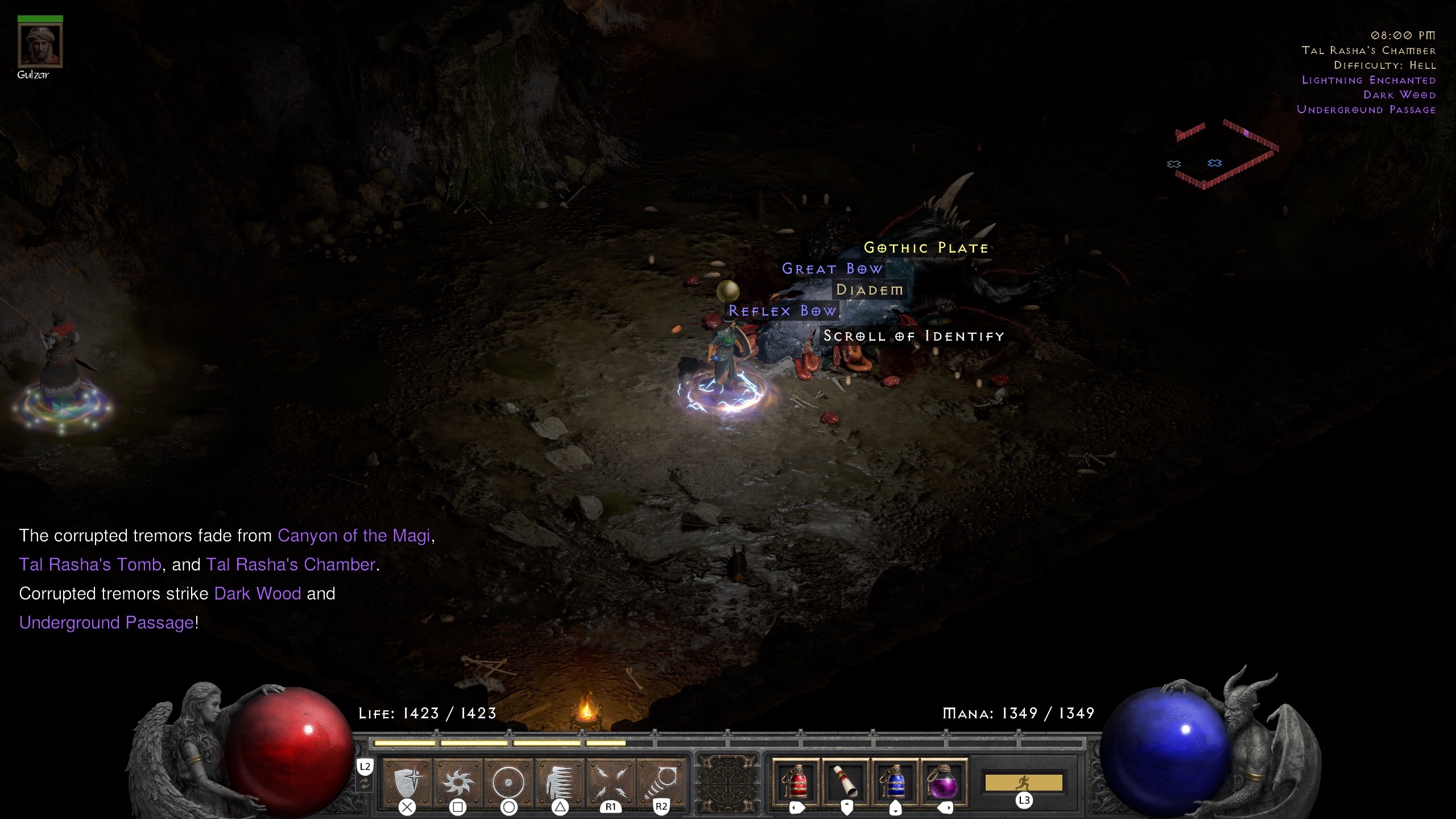Pick up the Reflex Bow label
This screenshot has width=1456, height=819.
[x=783, y=311]
